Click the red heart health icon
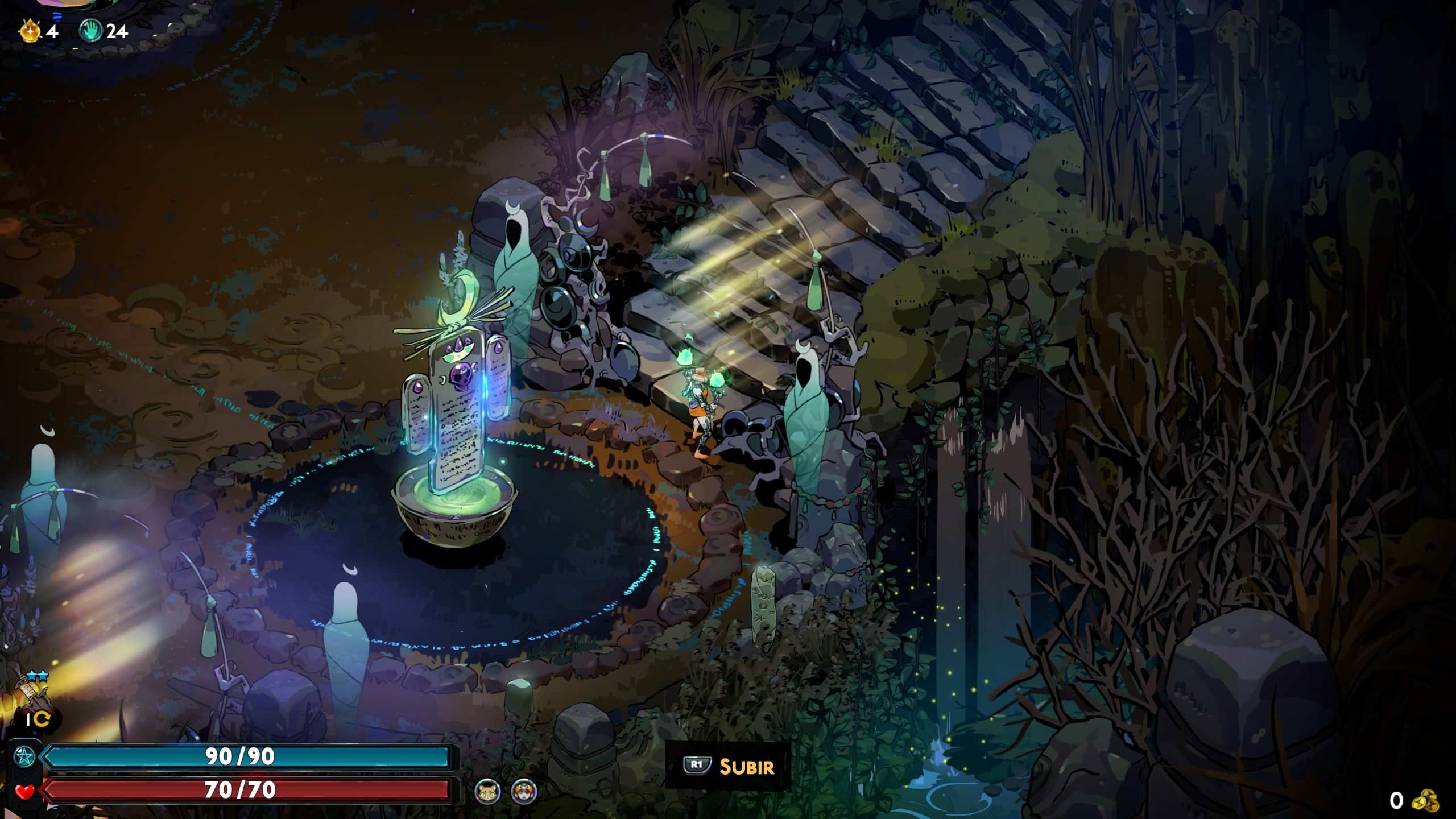The image size is (1456, 819). click(x=24, y=791)
